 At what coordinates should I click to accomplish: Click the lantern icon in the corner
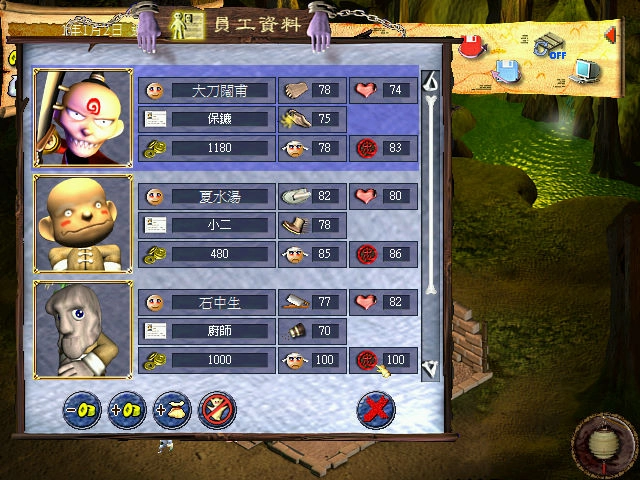coord(602,441)
